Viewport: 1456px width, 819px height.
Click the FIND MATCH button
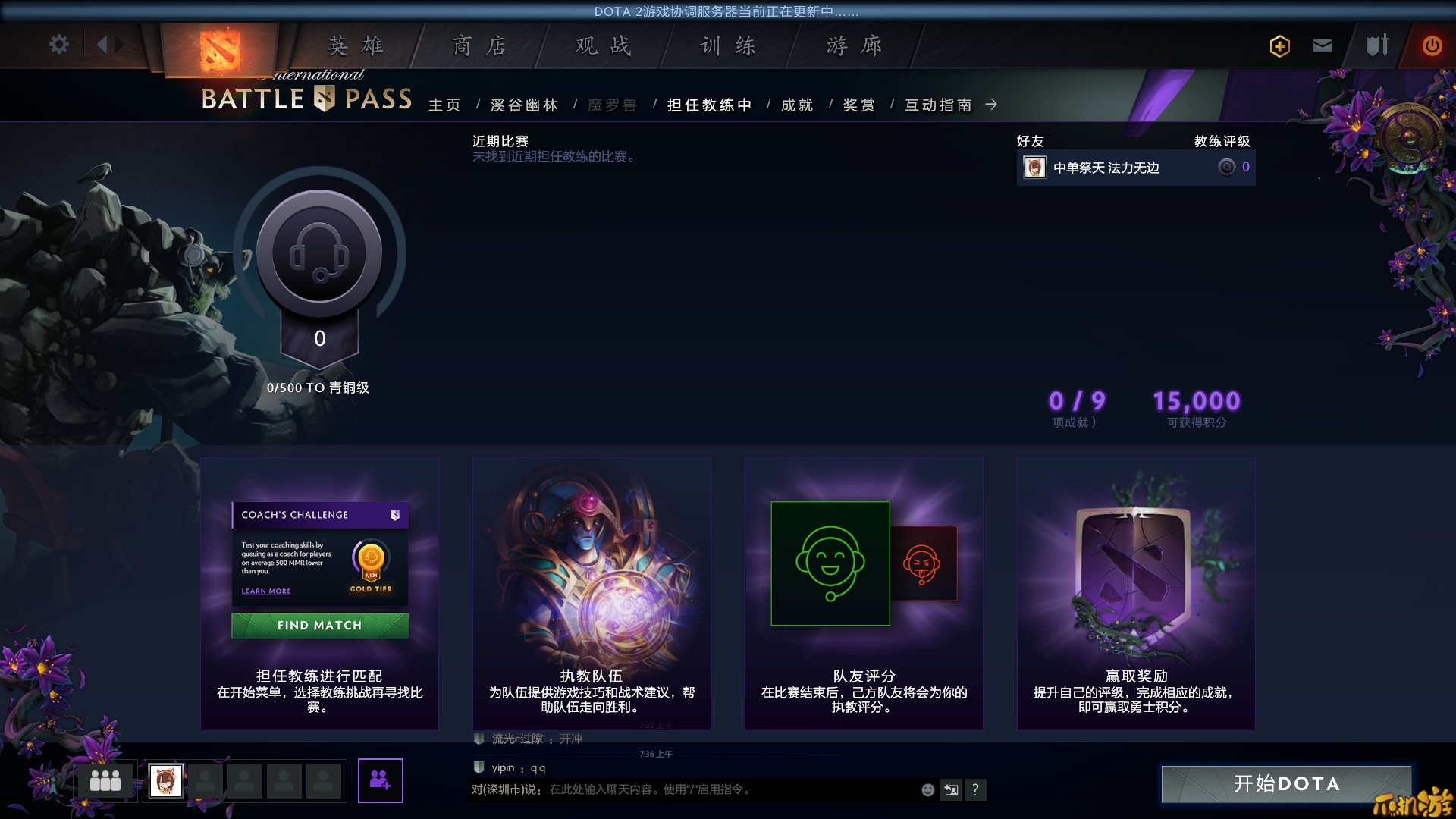click(320, 626)
